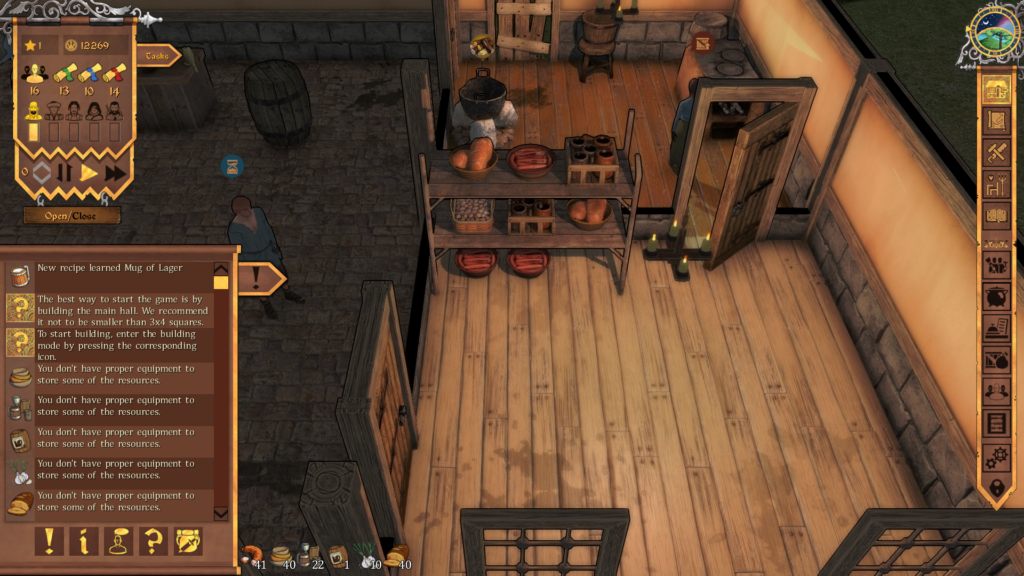Set game to normal play speed
This screenshot has height=576, width=1024.
89,172
